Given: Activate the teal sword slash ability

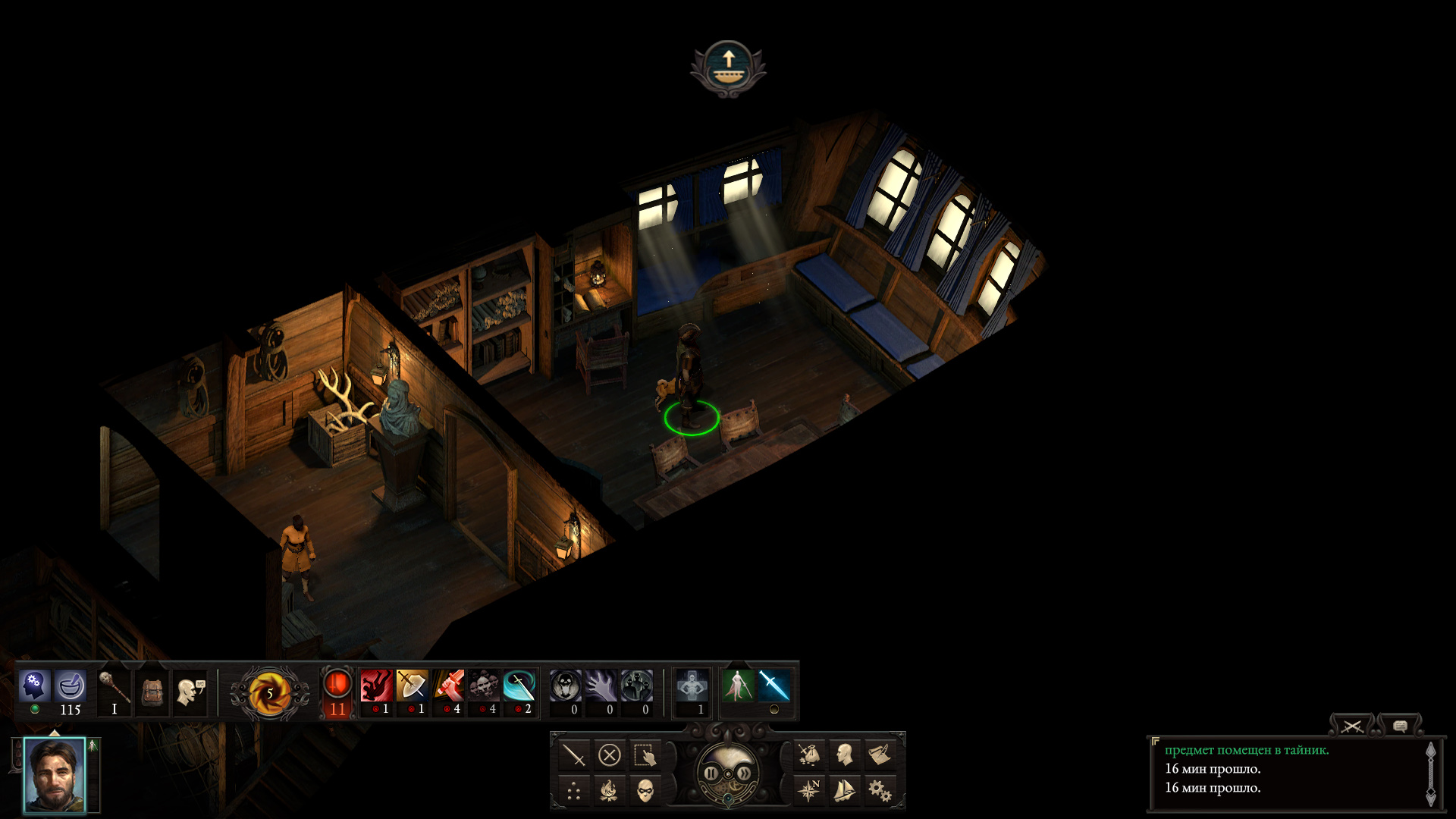Looking at the screenshot, I should 519,686.
